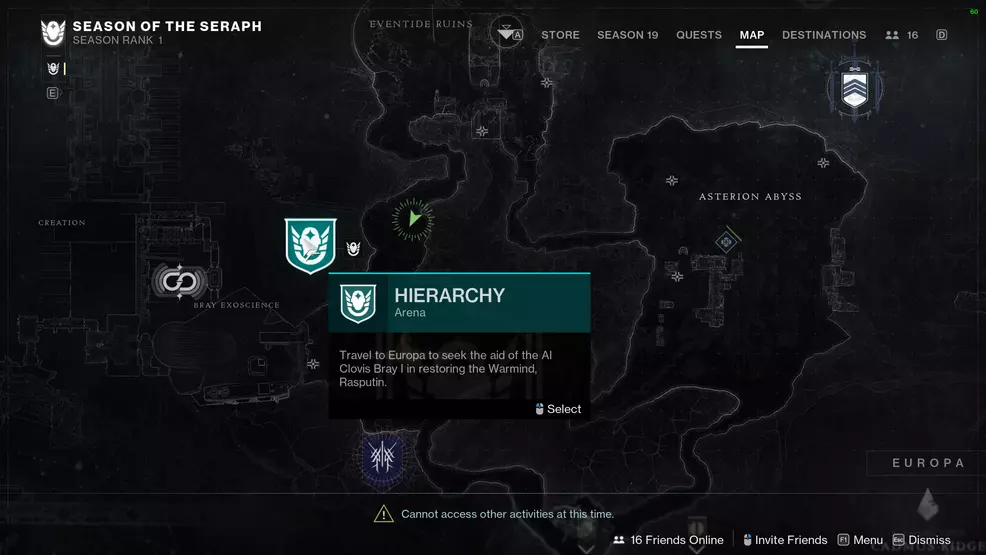Dismiss the map screen

point(922,540)
